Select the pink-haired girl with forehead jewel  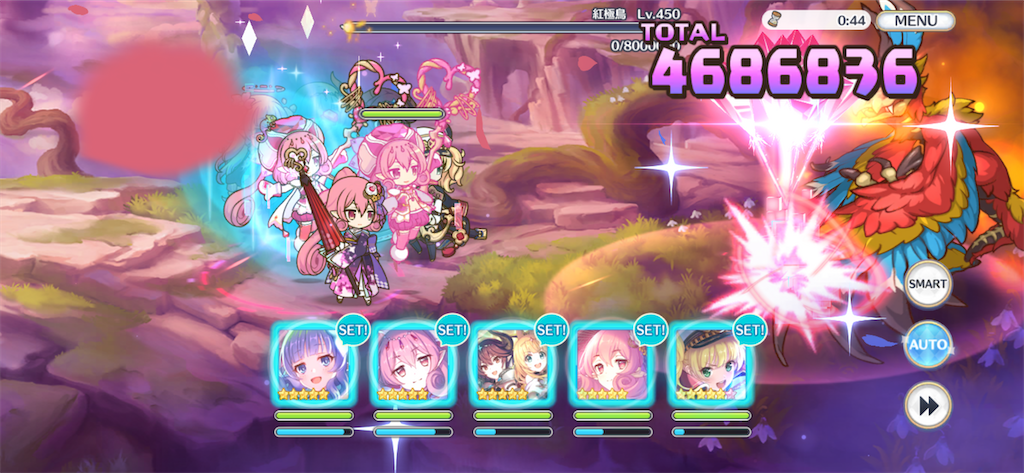(413, 363)
